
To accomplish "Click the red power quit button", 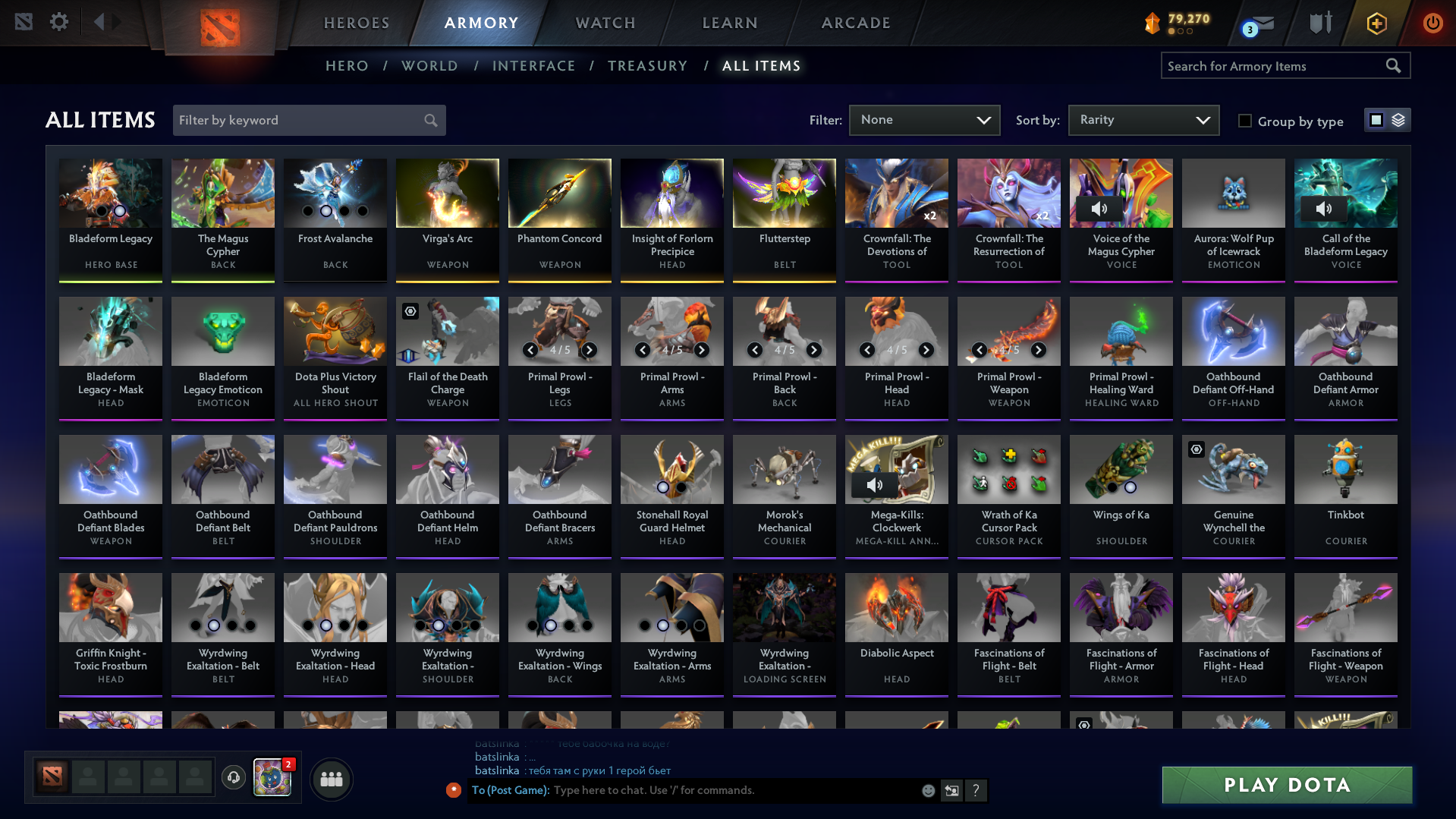I will [x=1432, y=23].
